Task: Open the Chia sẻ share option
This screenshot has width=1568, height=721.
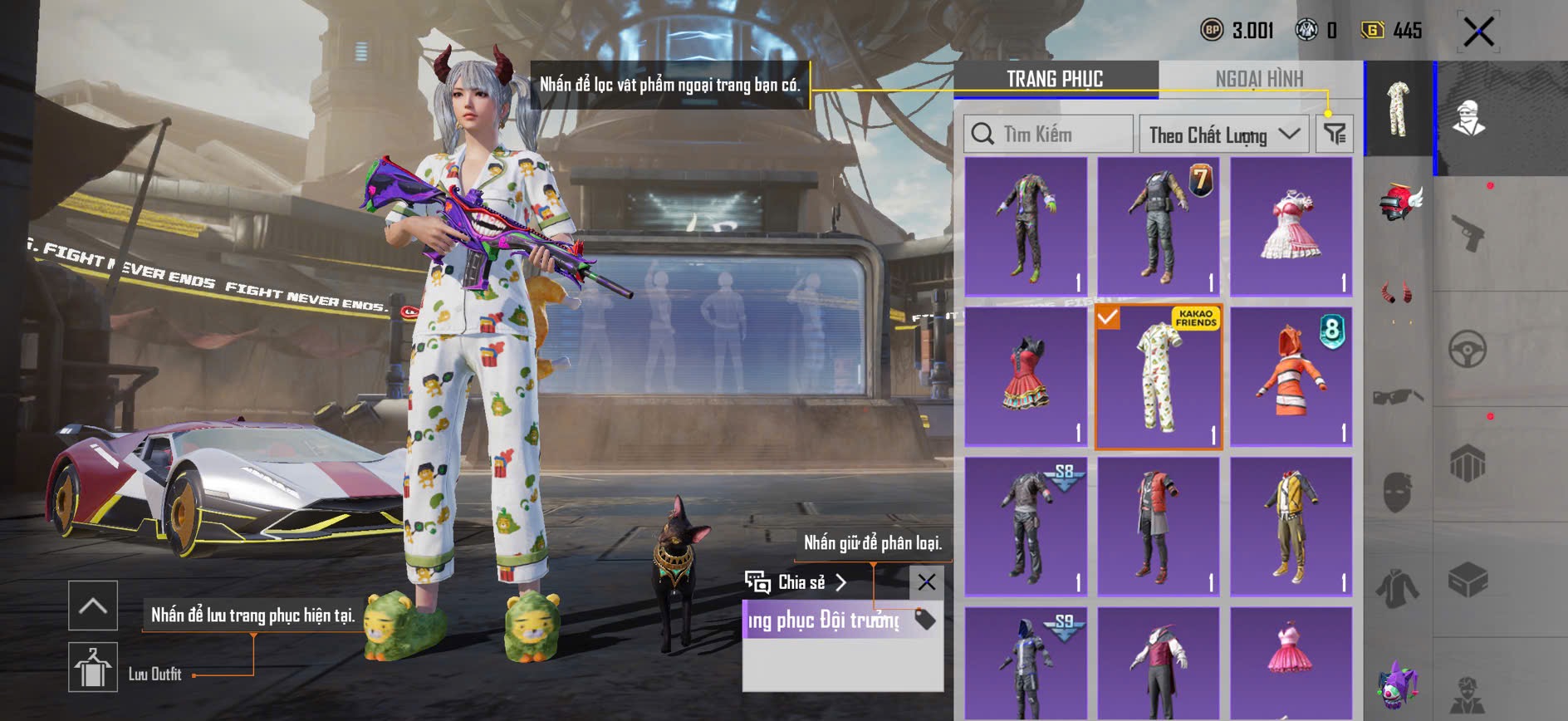Action: point(796,582)
